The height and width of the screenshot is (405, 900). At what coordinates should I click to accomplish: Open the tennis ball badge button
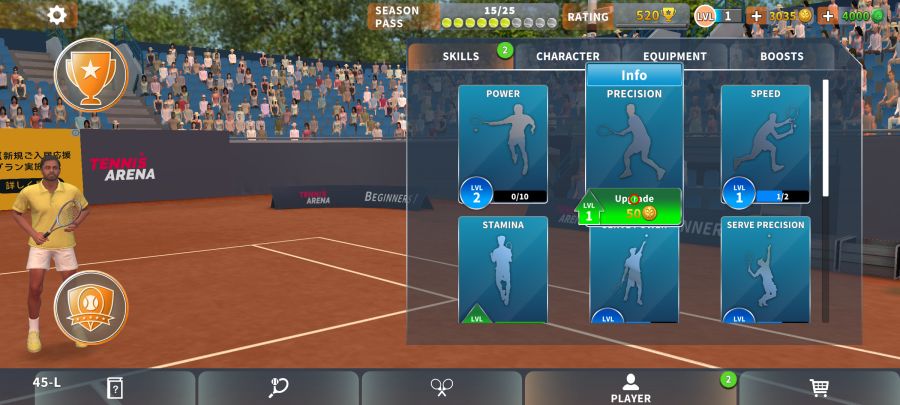tap(90, 307)
